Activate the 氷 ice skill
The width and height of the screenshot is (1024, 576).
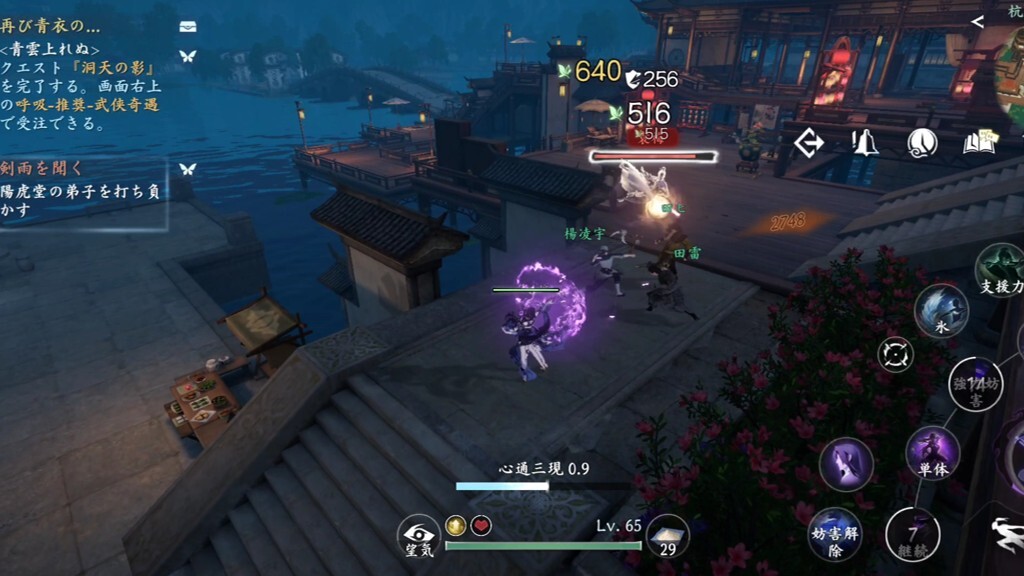click(x=942, y=310)
